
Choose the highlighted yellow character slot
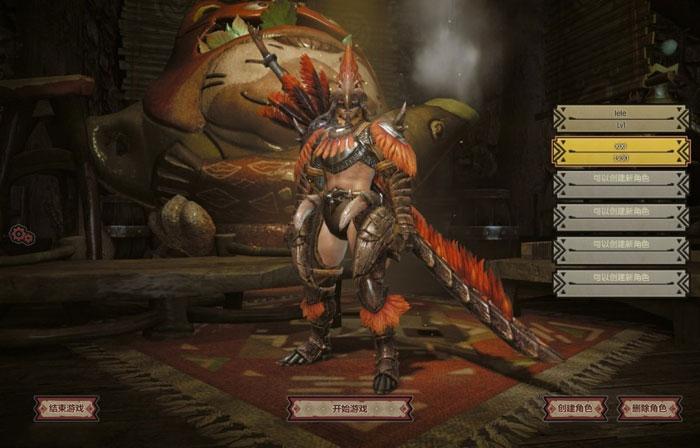[x=620, y=151]
